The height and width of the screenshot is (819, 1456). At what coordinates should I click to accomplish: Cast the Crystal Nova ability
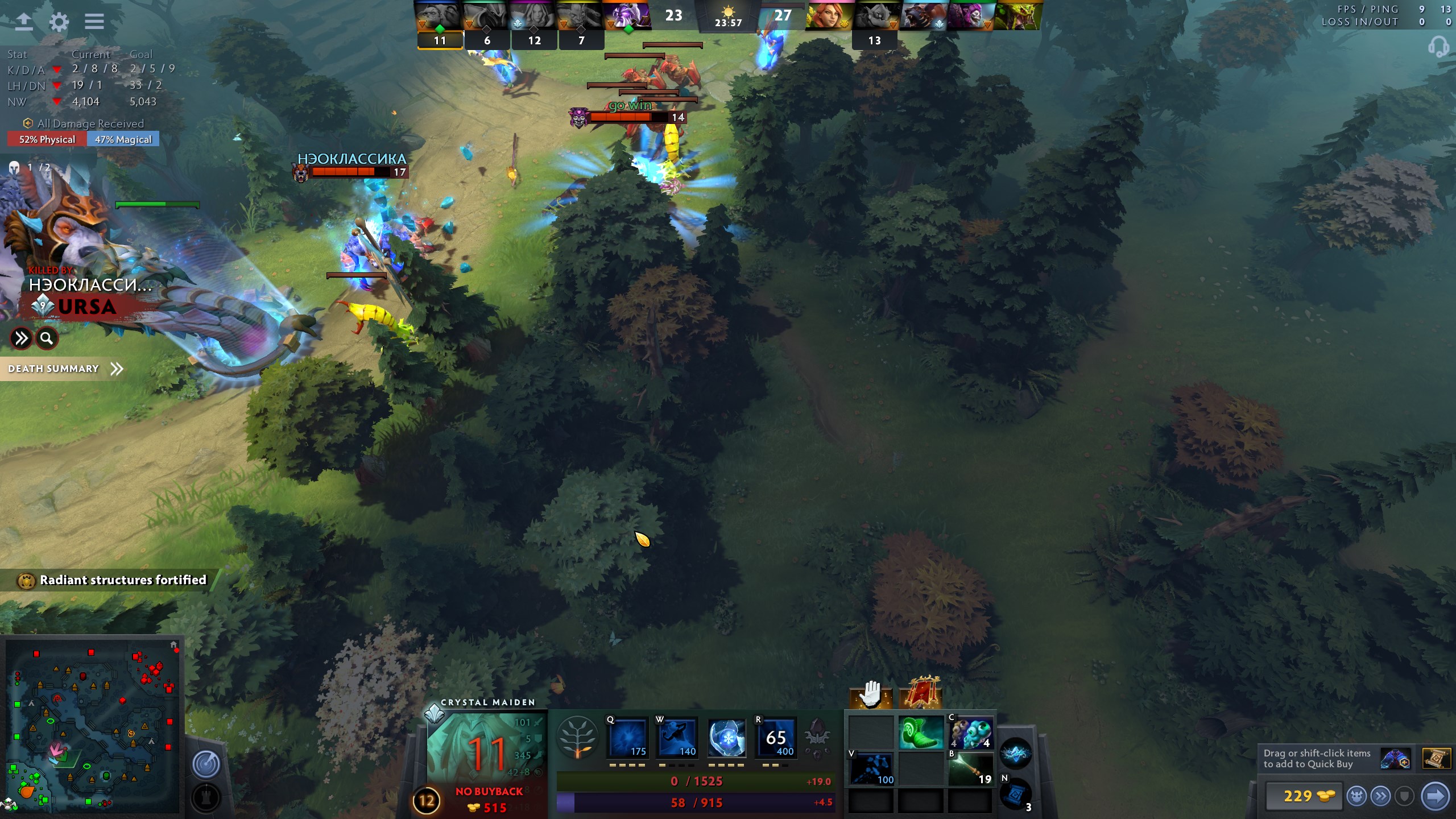click(628, 738)
